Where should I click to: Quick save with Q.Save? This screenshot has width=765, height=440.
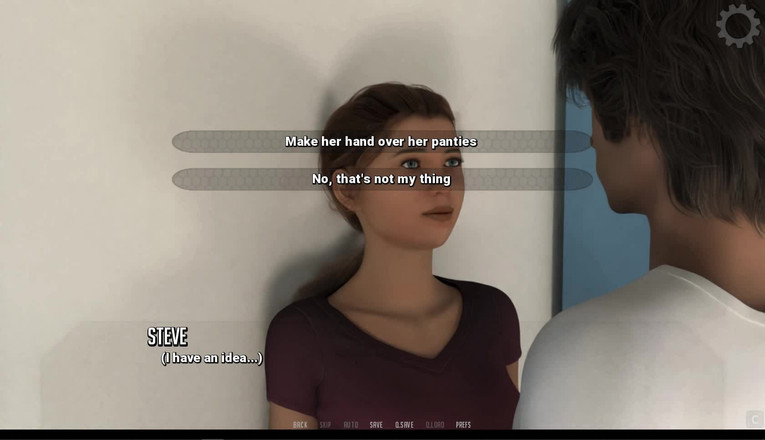tap(404, 425)
